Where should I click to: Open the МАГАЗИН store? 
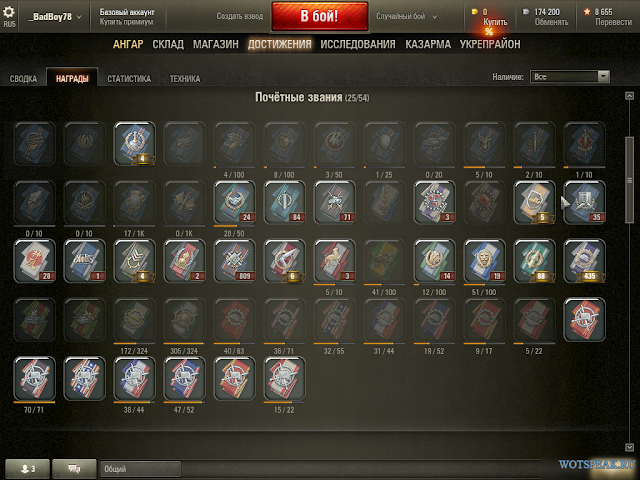pyautogui.click(x=215, y=44)
